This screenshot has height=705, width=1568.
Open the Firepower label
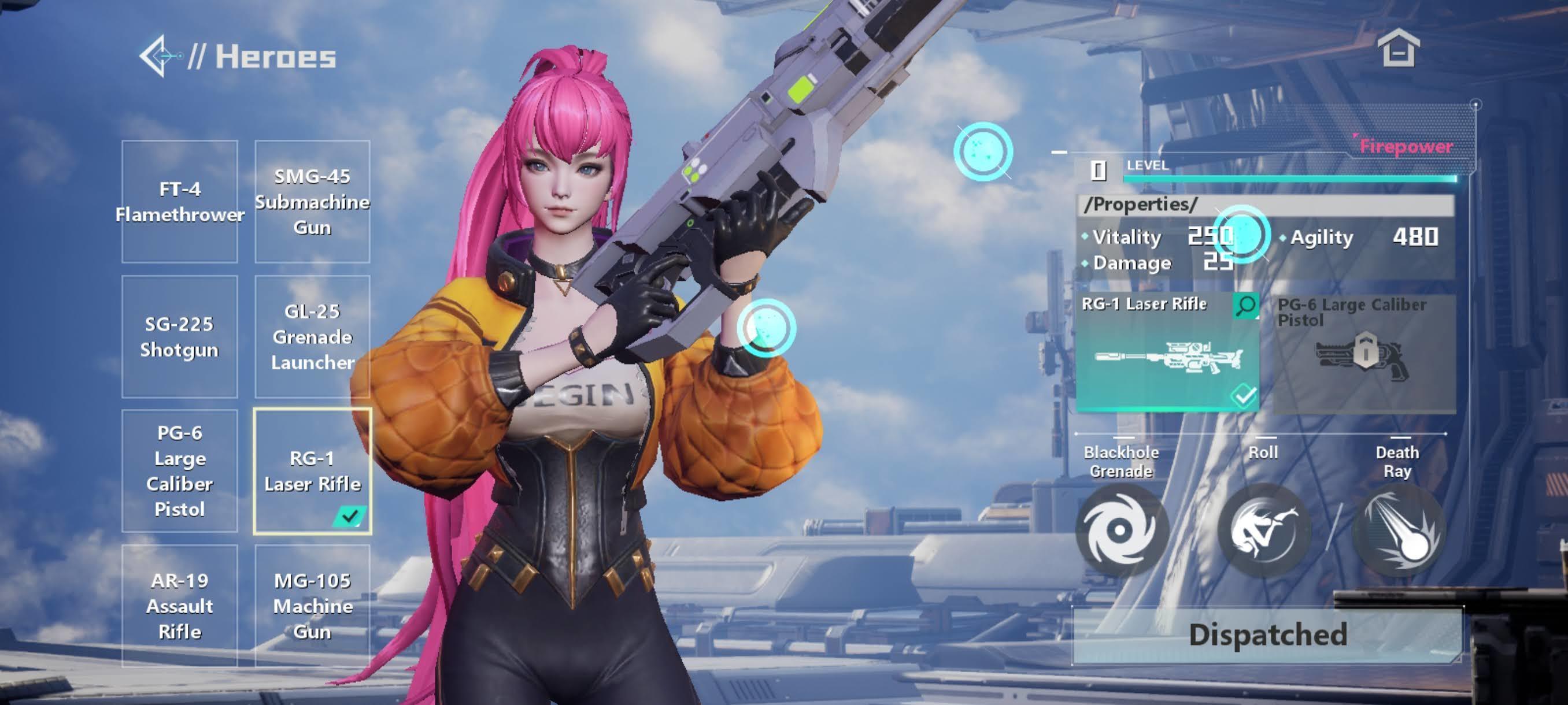(x=1406, y=147)
